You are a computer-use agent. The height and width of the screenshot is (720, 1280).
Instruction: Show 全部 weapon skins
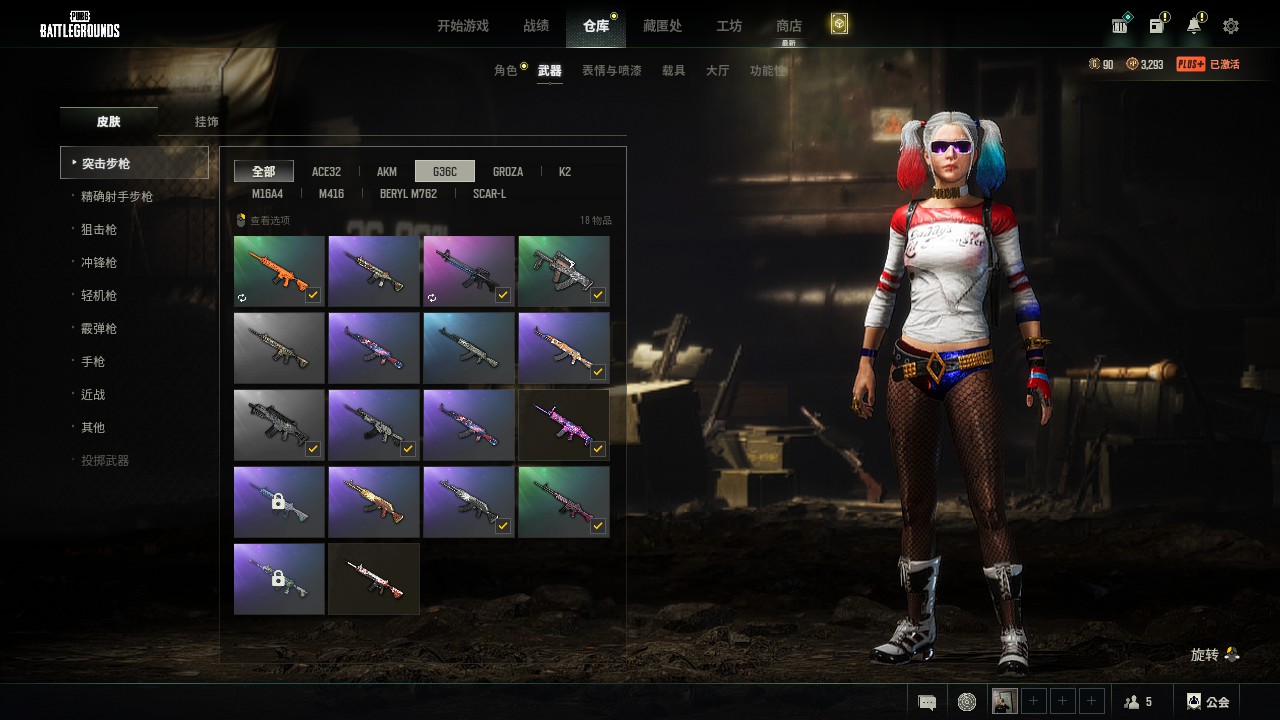pos(264,172)
